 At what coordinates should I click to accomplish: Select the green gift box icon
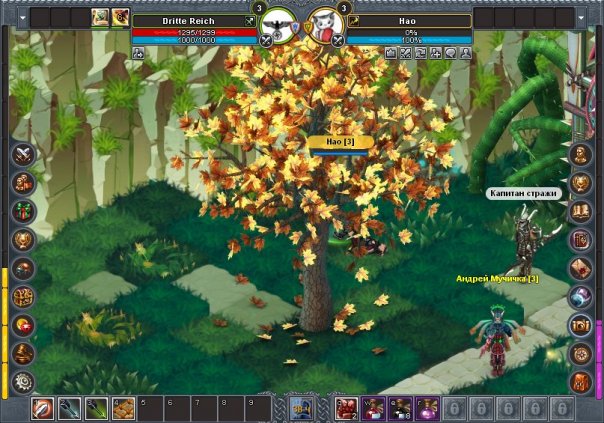(21, 212)
